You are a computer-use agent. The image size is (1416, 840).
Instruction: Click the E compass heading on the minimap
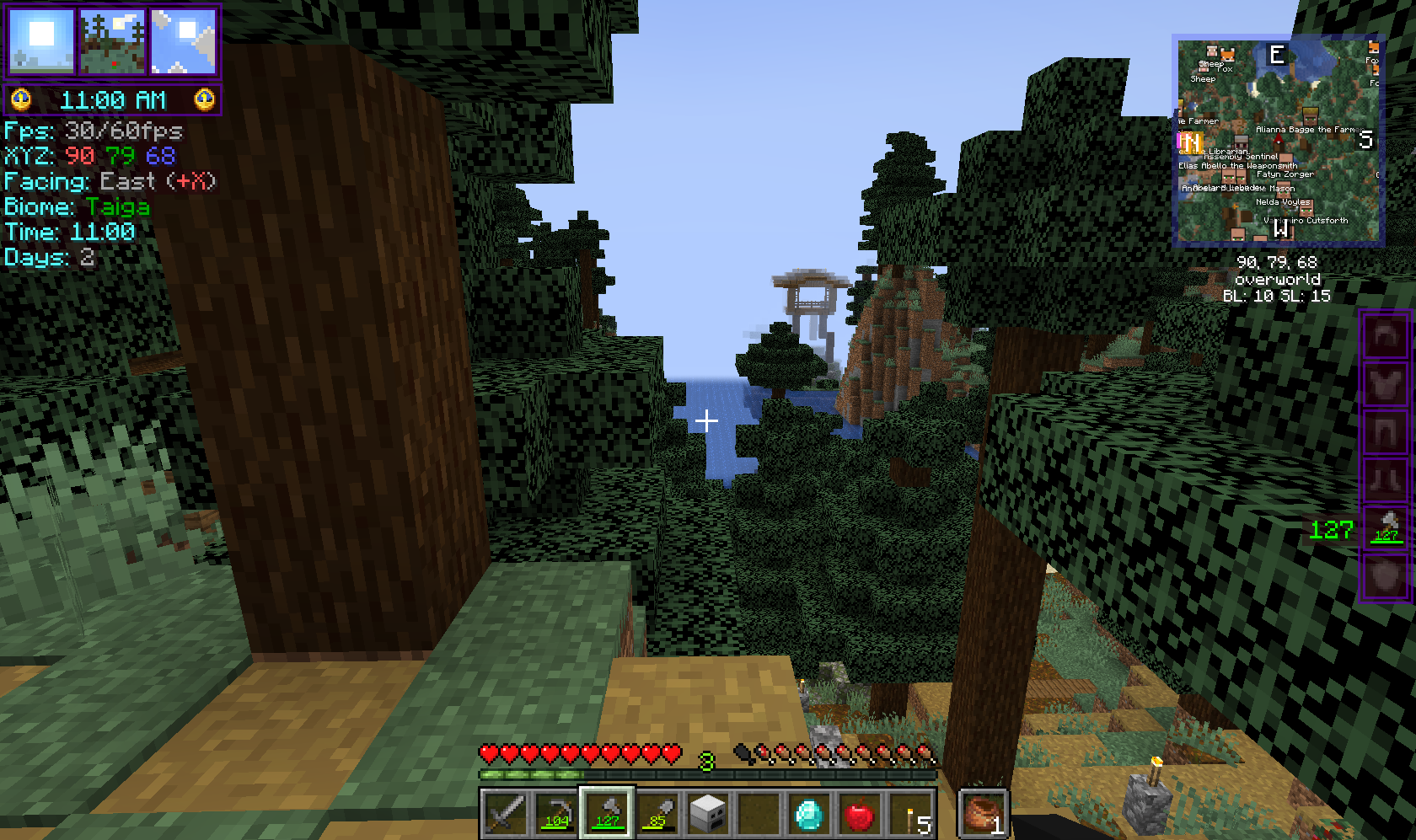[x=1277, y=55]
